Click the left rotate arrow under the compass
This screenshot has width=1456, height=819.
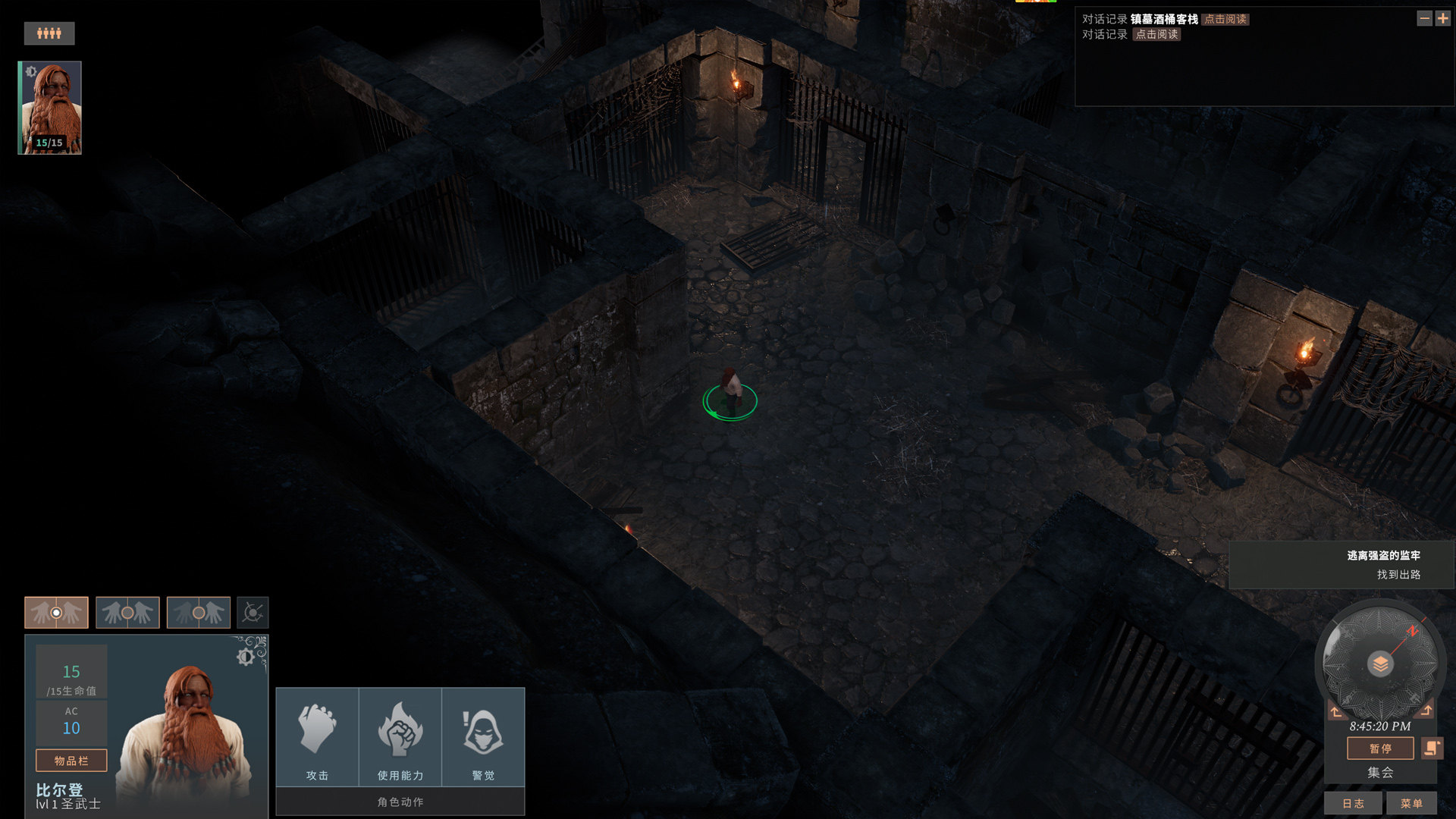[x=1335, y=711]
